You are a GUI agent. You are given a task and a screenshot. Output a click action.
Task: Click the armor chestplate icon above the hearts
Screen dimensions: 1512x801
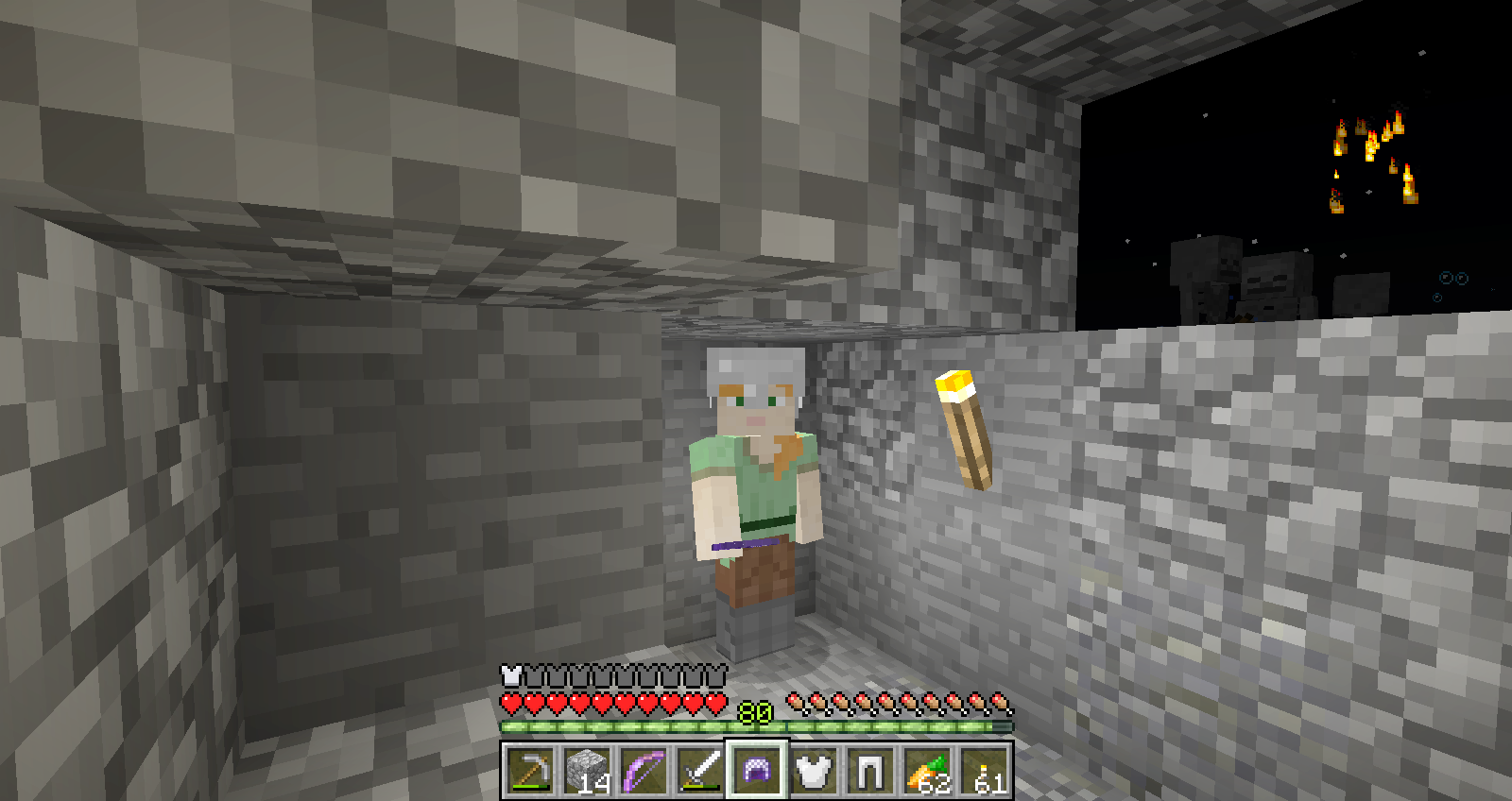[510, 675]
